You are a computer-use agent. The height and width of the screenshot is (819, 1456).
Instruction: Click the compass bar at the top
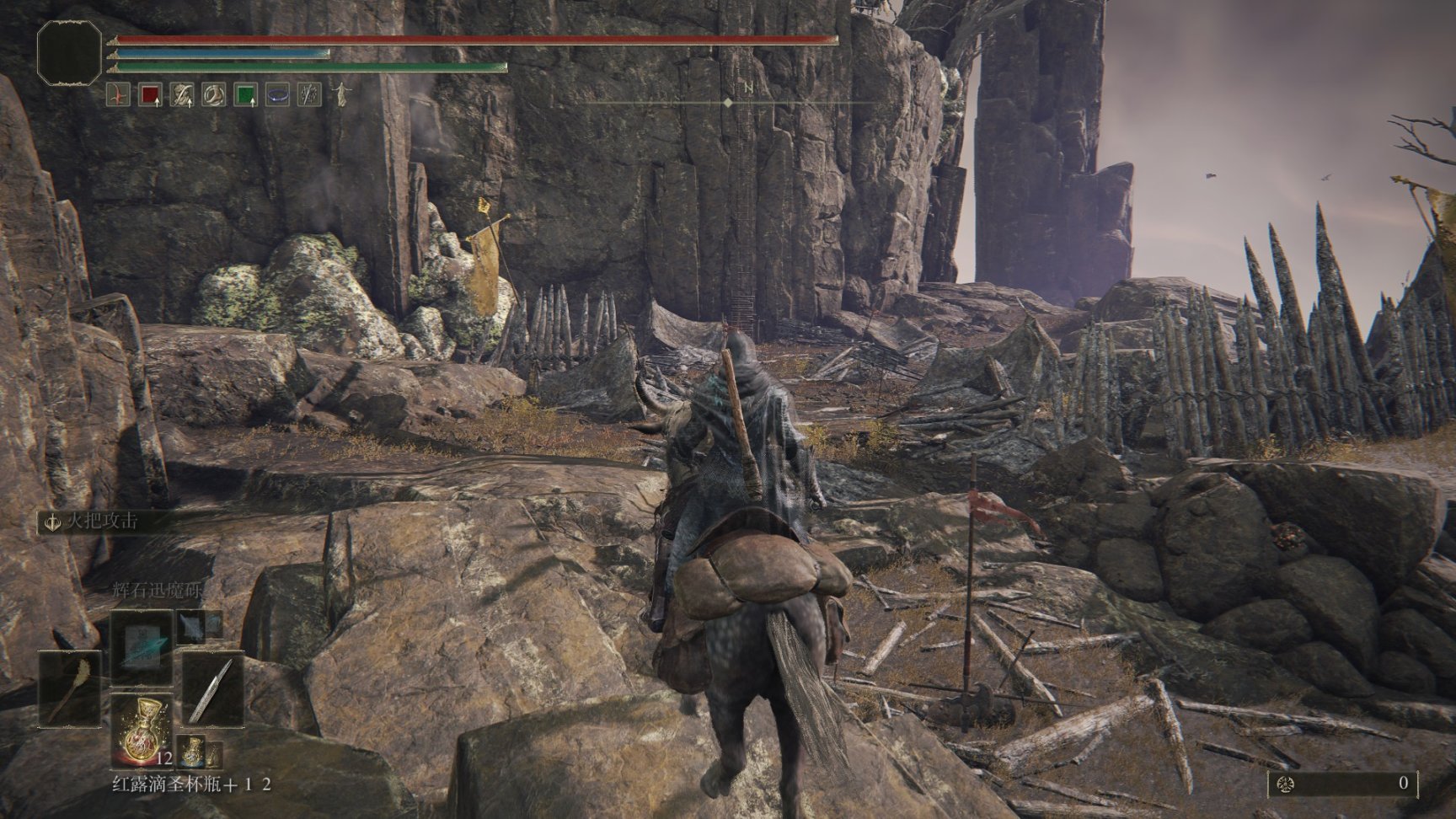(x=728, y=102)
